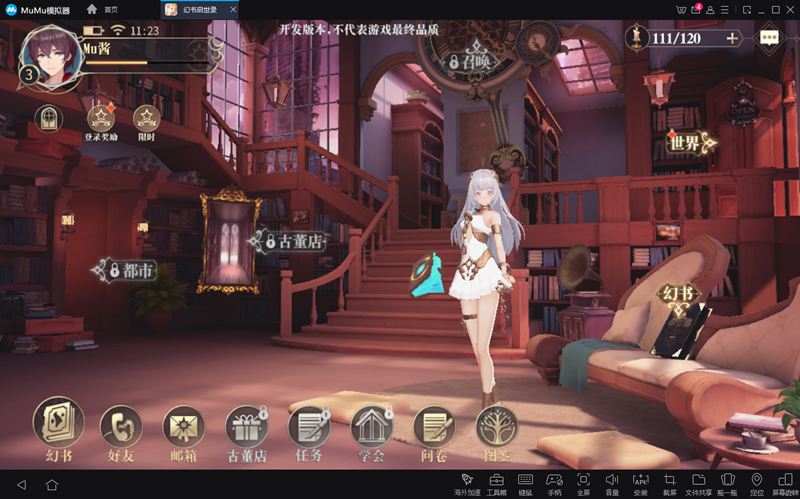Open the chat speech bubble
The height and width of the screenshot is (499, 800).
[x=769, y=37]
